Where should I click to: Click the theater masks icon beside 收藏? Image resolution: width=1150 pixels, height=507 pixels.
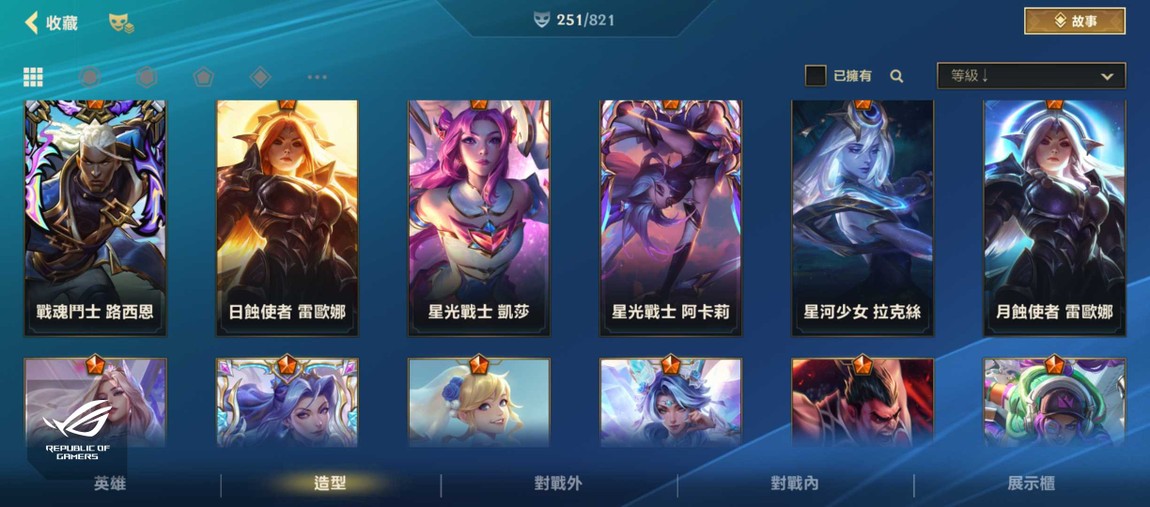(121, 22)
